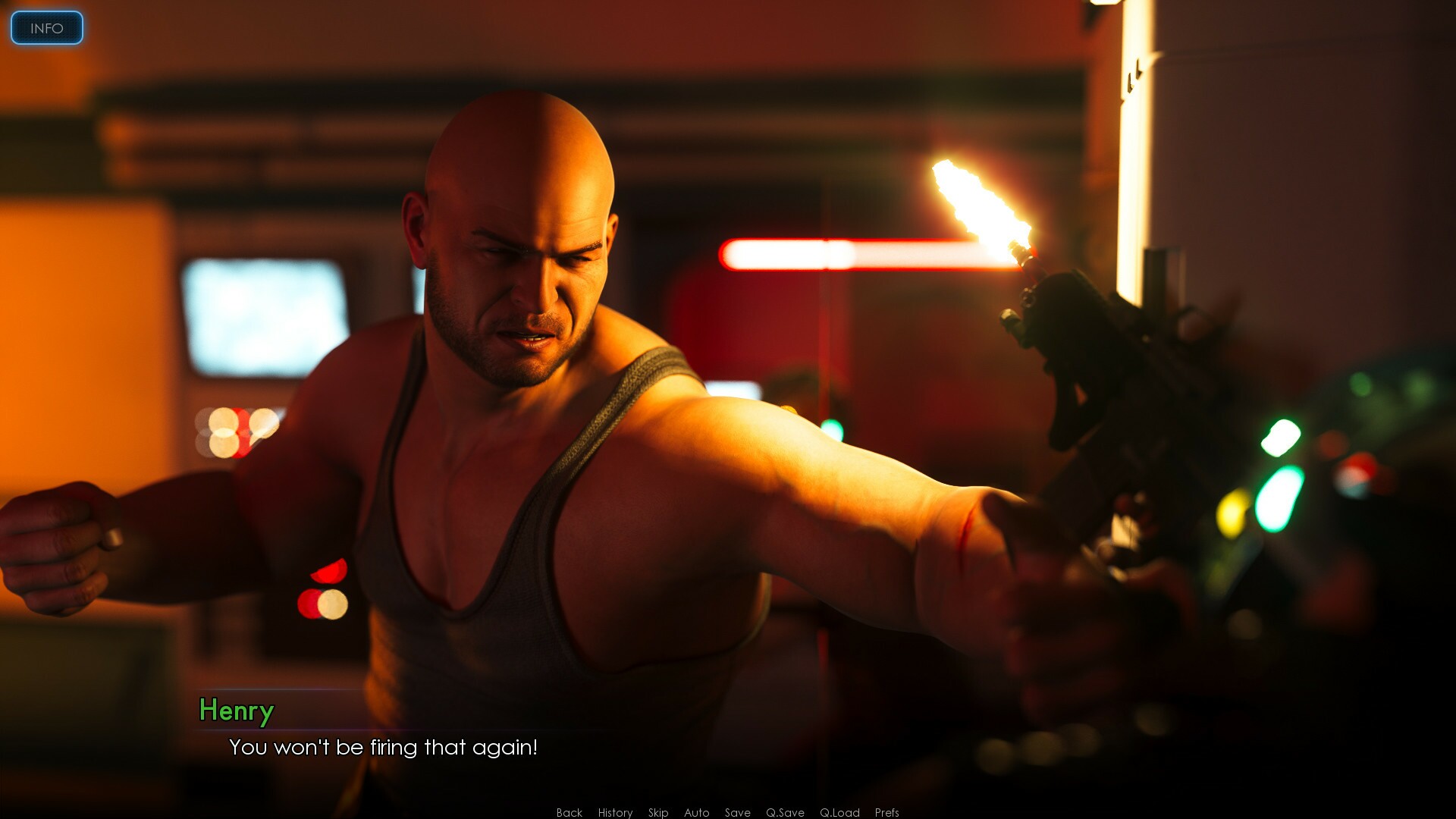Open the INFO panel

(46, 28)
